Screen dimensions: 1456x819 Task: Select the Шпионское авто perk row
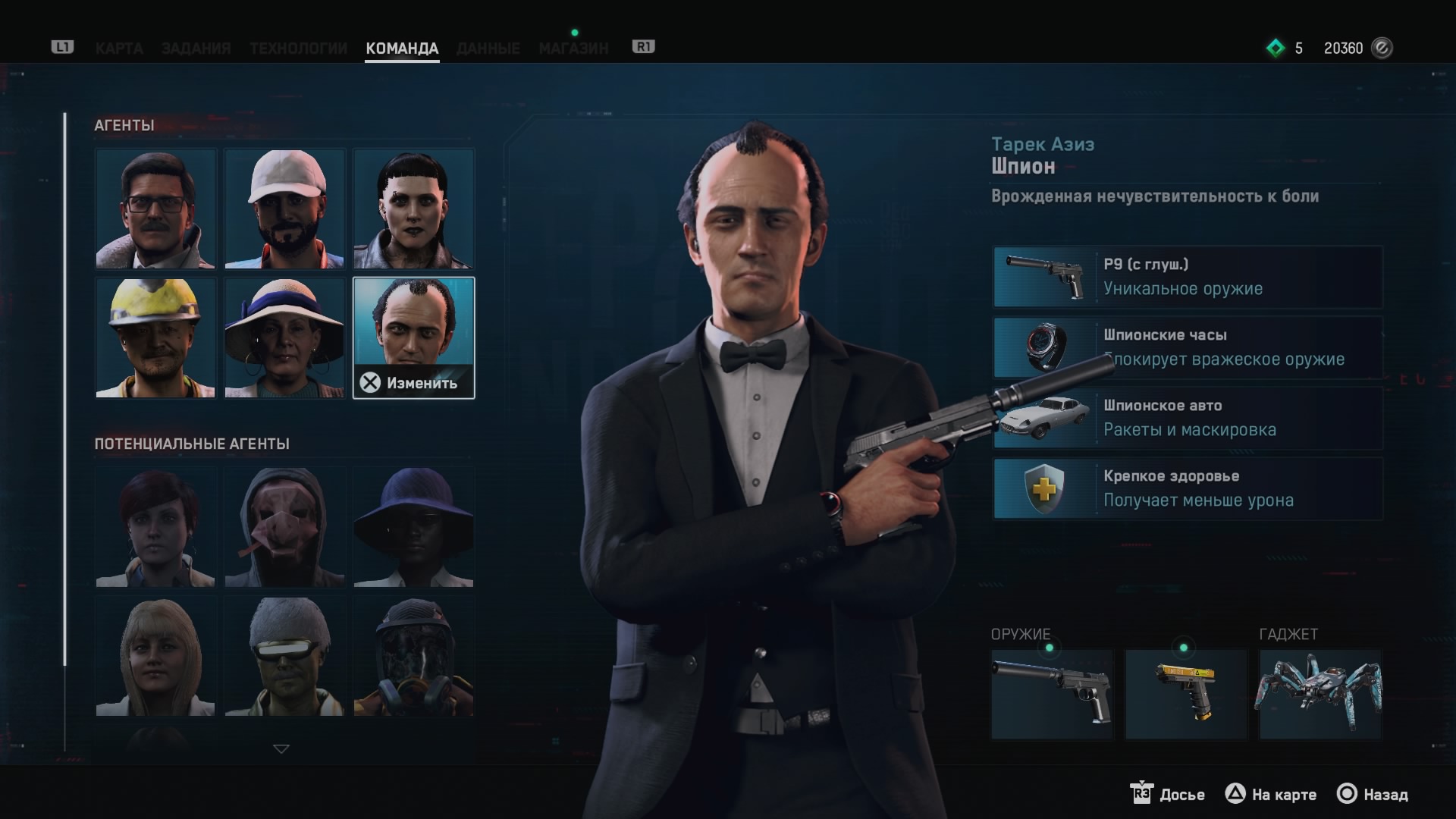tap(1188, 418)
